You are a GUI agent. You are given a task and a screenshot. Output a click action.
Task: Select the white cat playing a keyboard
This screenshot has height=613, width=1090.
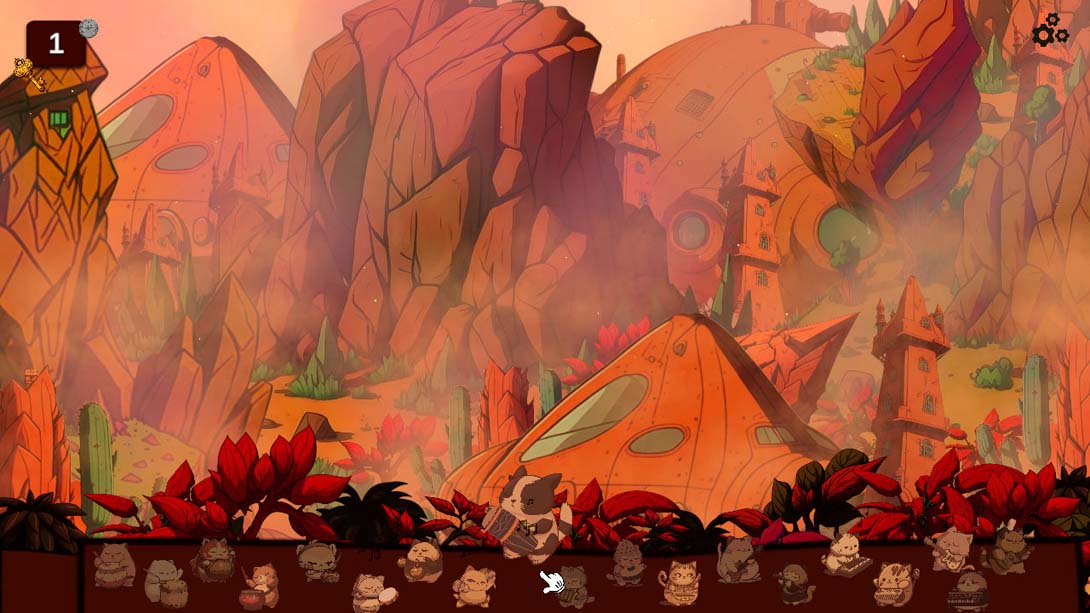tap(846, 555)
